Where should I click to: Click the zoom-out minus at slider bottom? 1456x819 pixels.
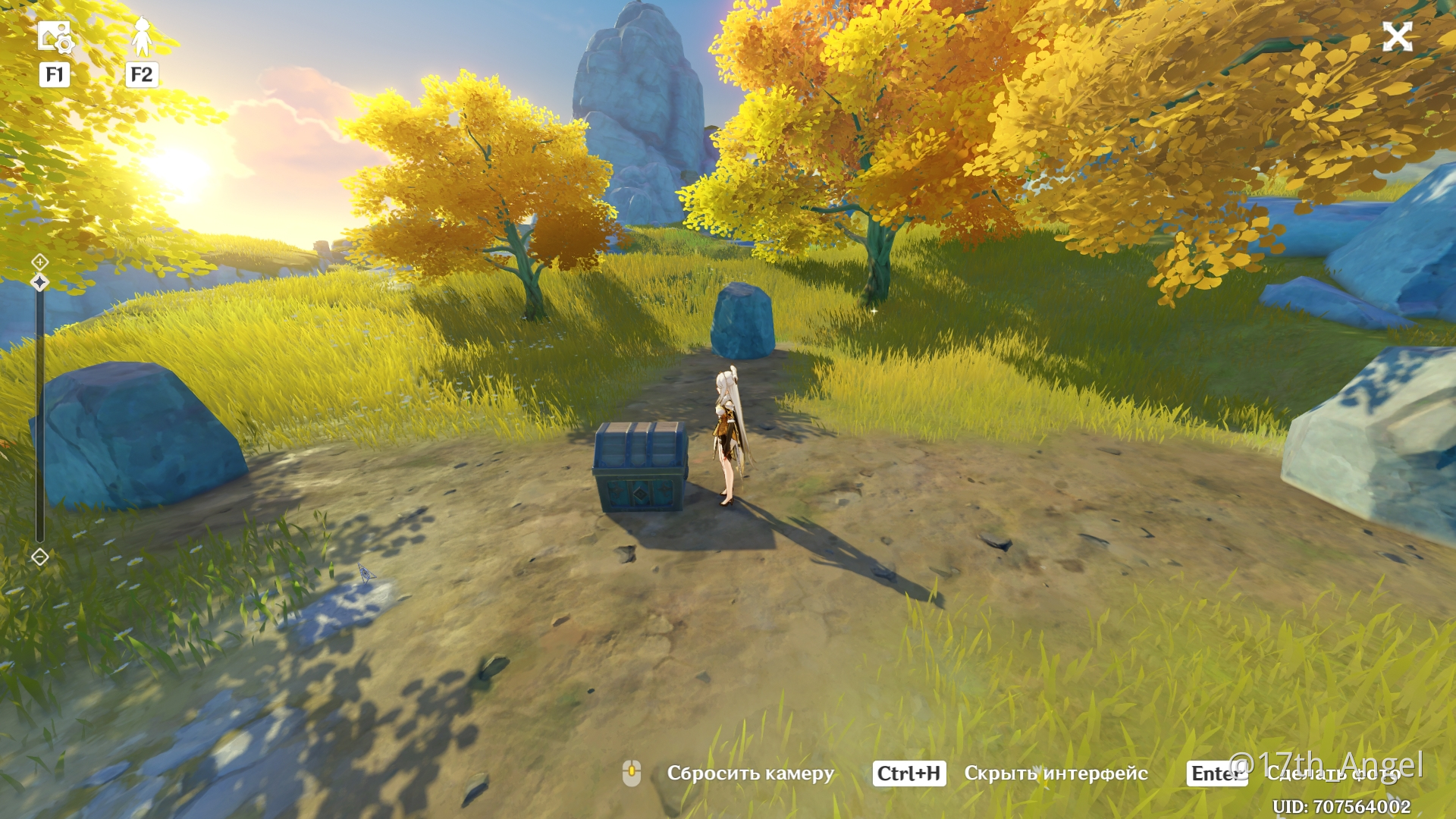coord(40,557)
